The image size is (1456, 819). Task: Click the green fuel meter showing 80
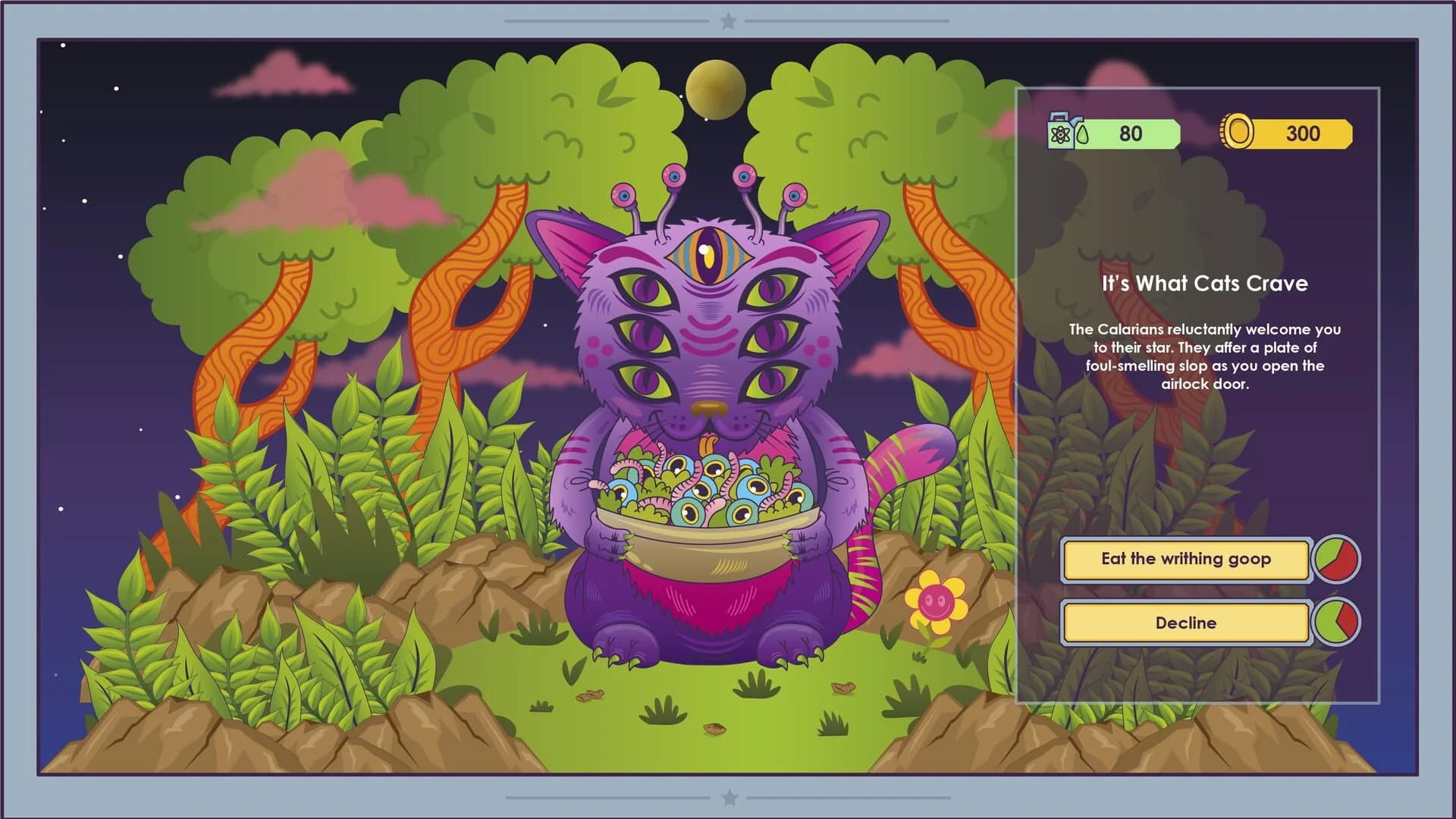1130,133
